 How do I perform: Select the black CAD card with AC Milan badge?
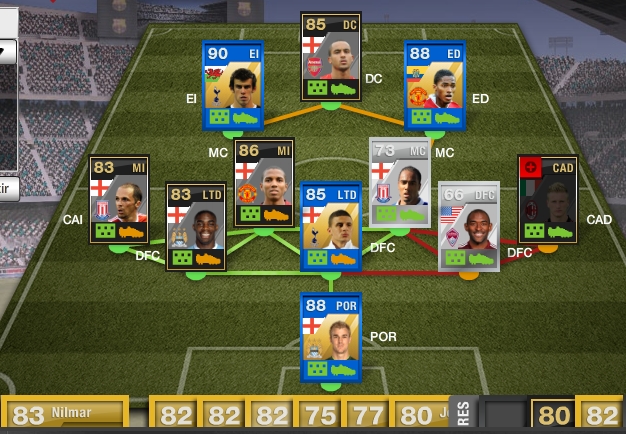pyautogui.click(x=547, y=198)
